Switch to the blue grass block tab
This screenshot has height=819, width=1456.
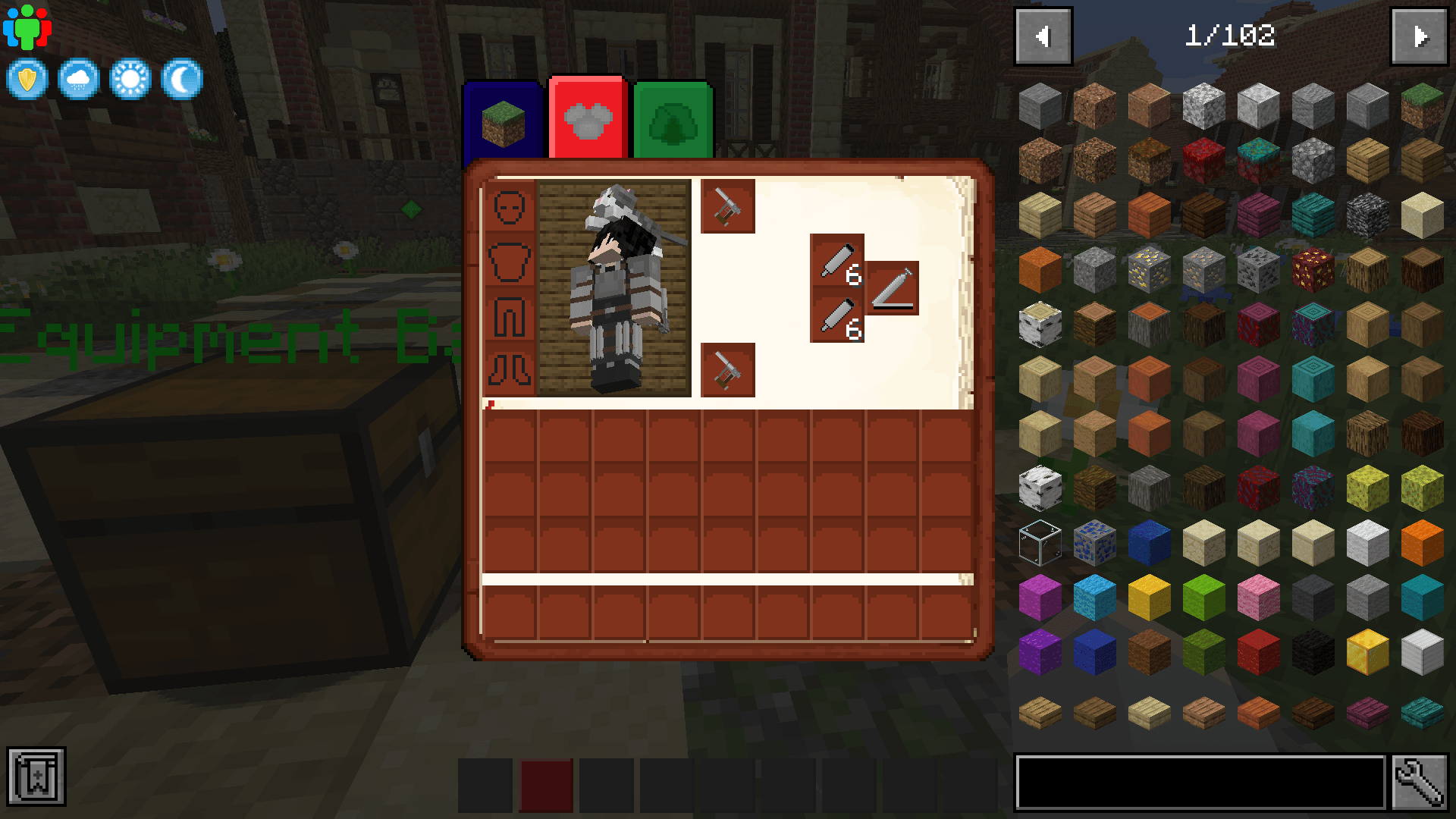coord(503,121)
